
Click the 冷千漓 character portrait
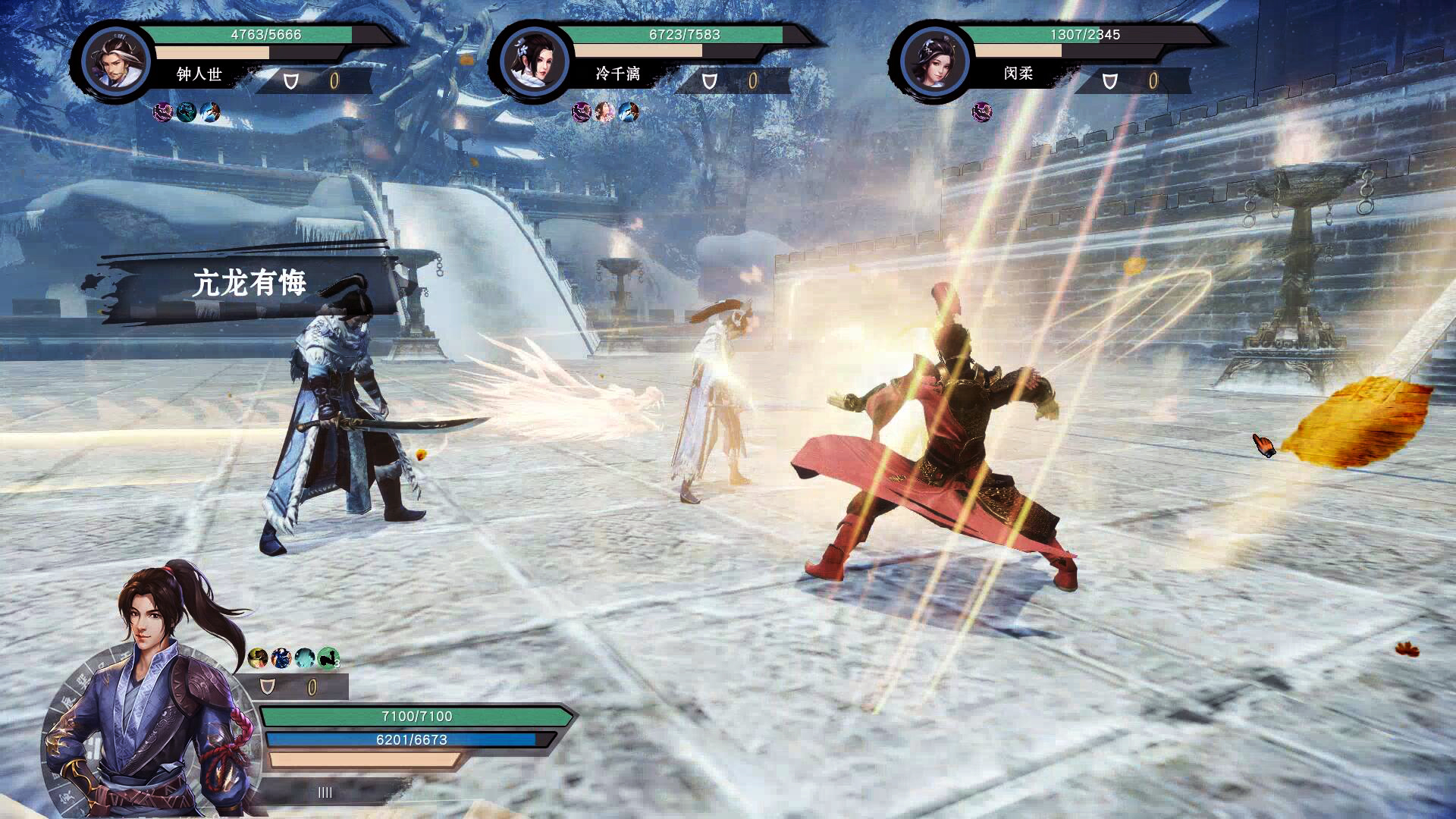click(535, 61)
